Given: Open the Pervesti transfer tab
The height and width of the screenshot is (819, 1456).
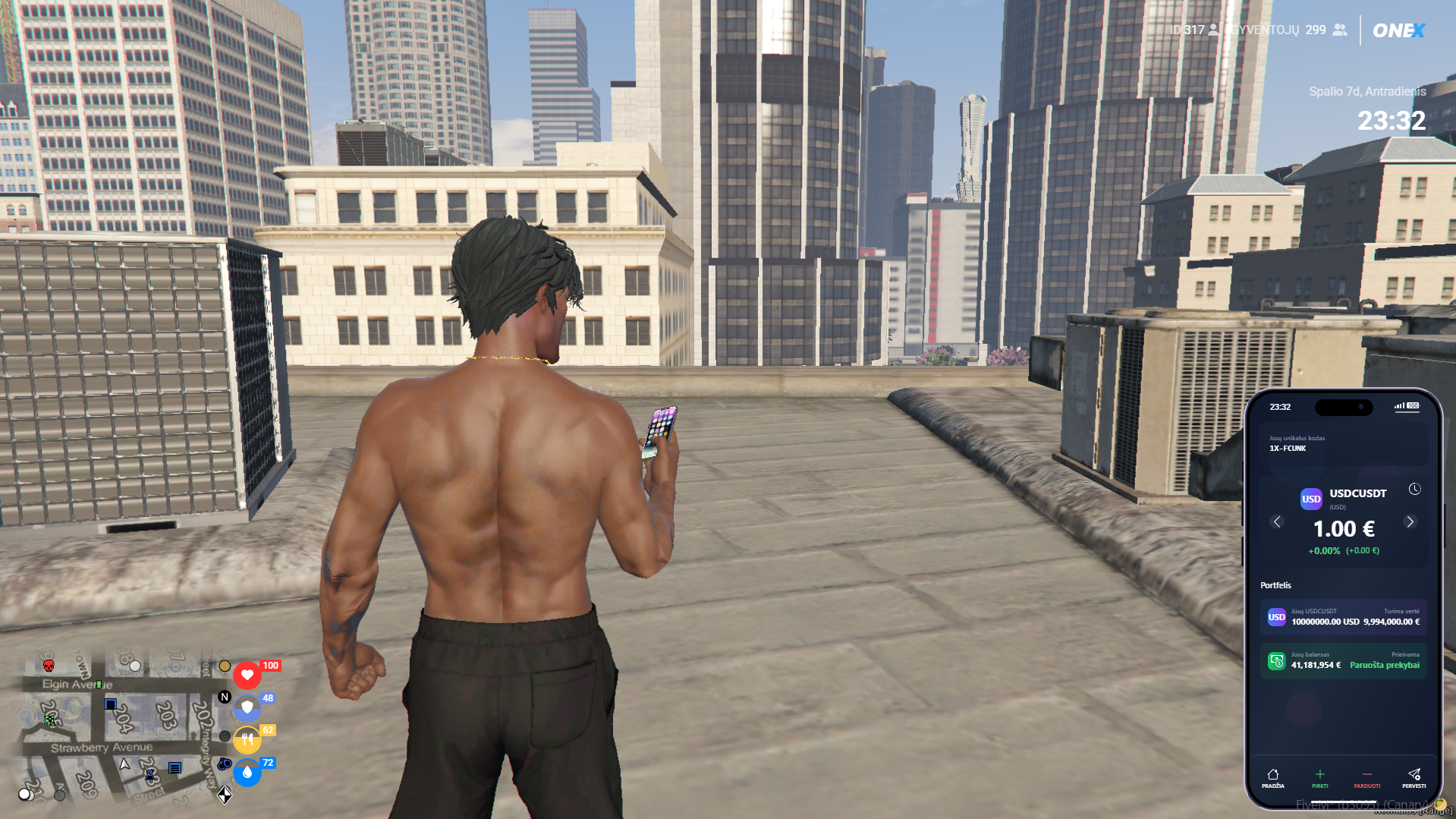Looking at the screenshot, I should click(1414, 778).
